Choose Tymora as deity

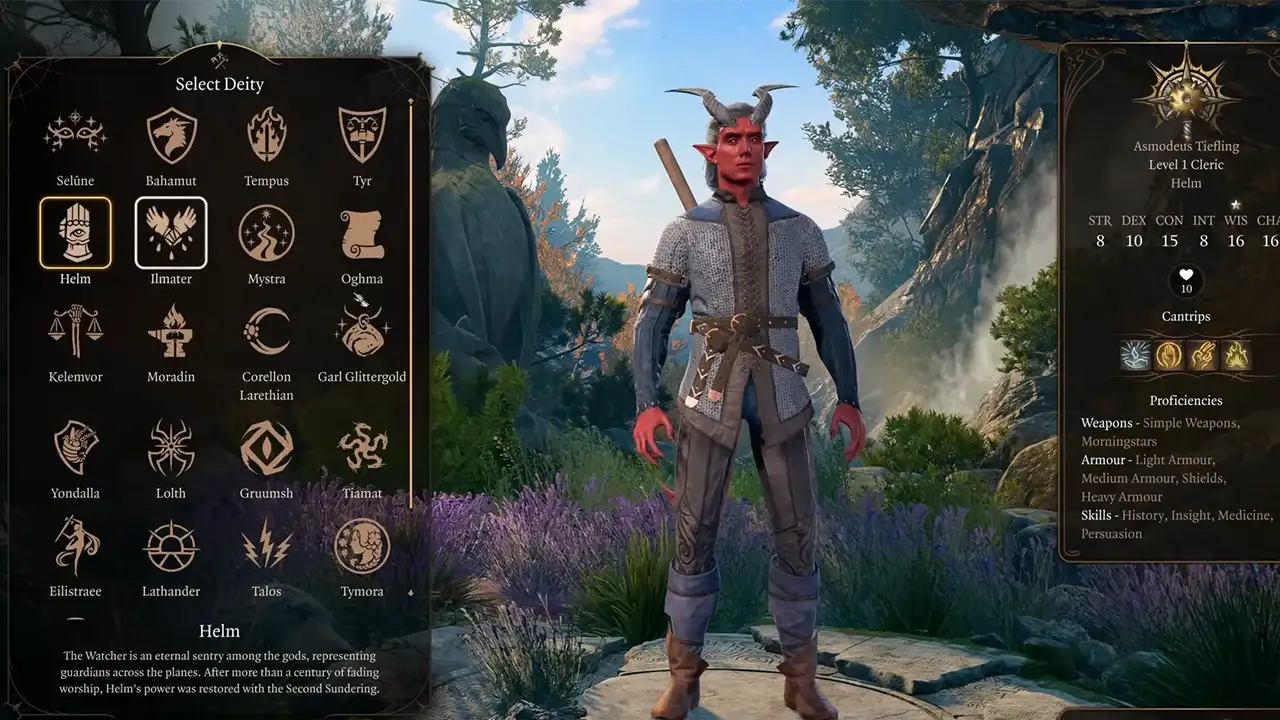pos(362,545)
